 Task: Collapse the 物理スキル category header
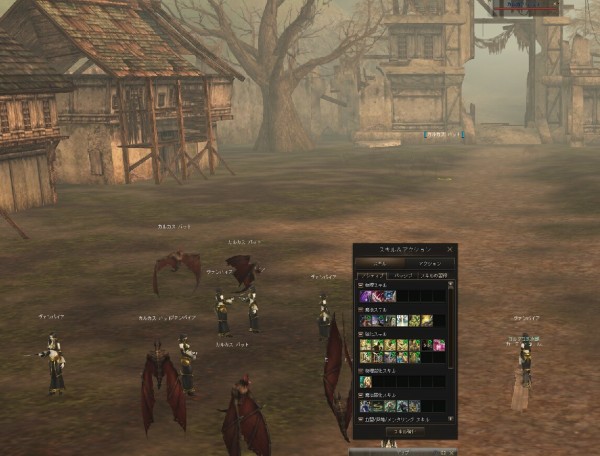click(x=362, y=285)
